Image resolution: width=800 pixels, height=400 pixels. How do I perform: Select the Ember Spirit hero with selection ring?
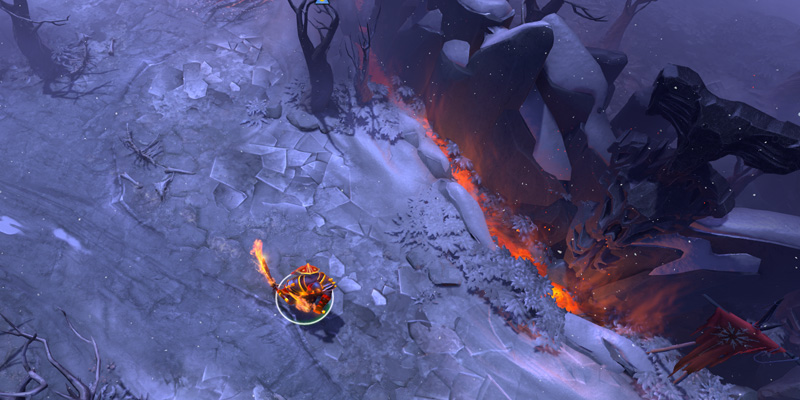302,295
